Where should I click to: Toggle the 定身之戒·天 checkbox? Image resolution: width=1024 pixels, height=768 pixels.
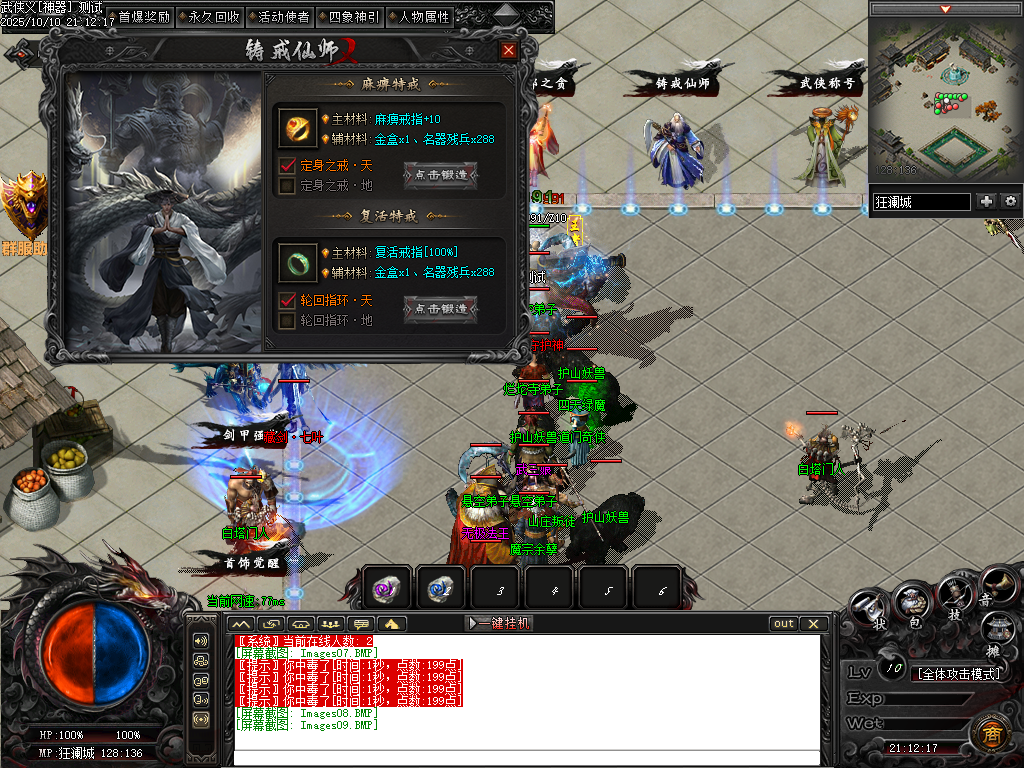(x=288, y=165)
